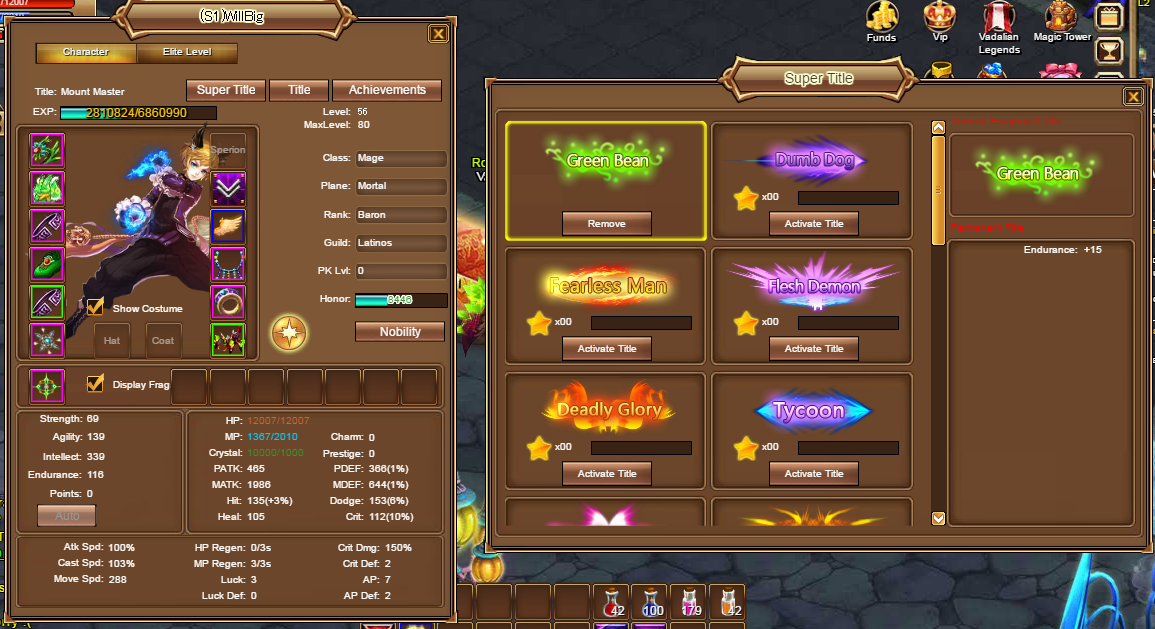Activate the Flesh Demon title
The width and height of the screenshot is (1155, 629).
click(813, 349)
